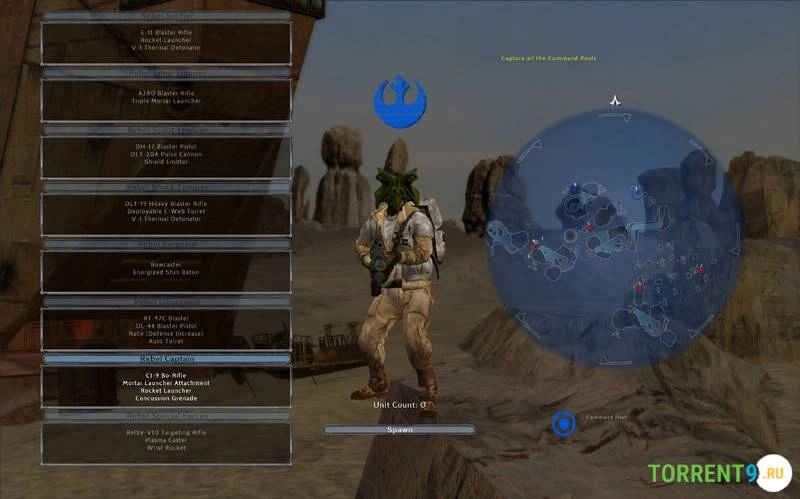Click the Command Post legend icon
This screenshot has height=499, width=800.
(564, 424)
